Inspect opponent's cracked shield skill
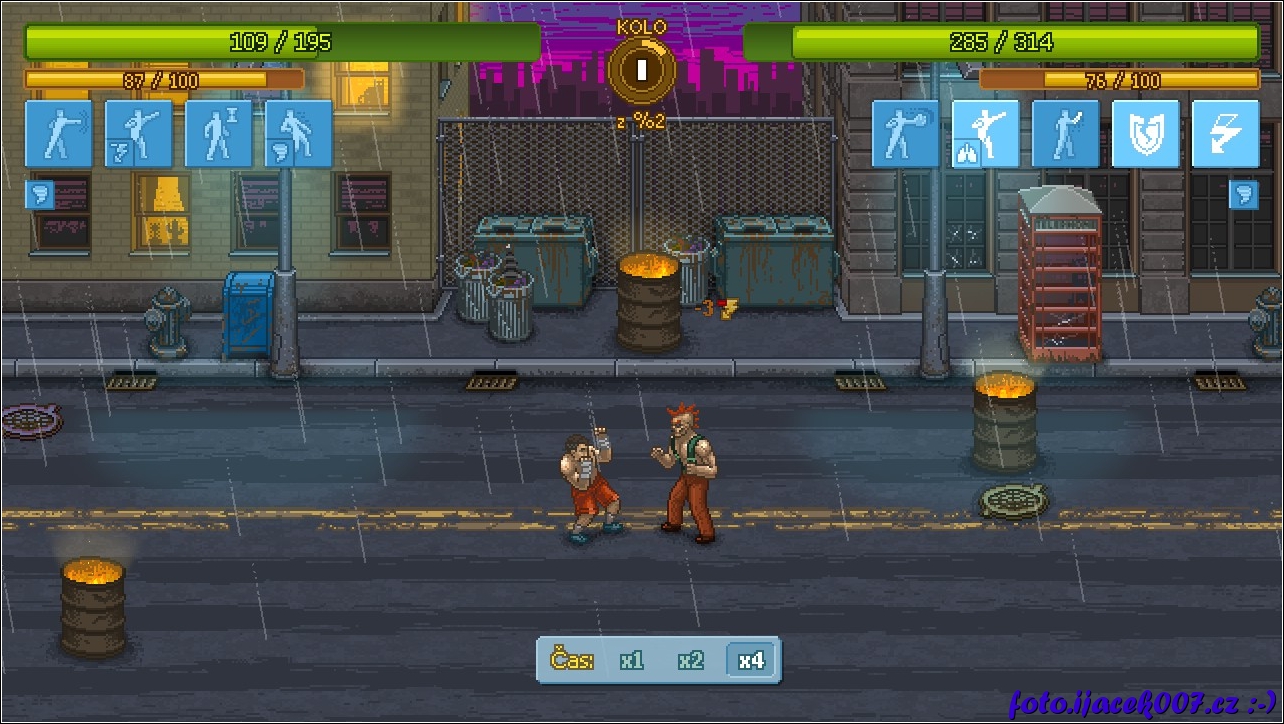 (x=1146, y=134)
